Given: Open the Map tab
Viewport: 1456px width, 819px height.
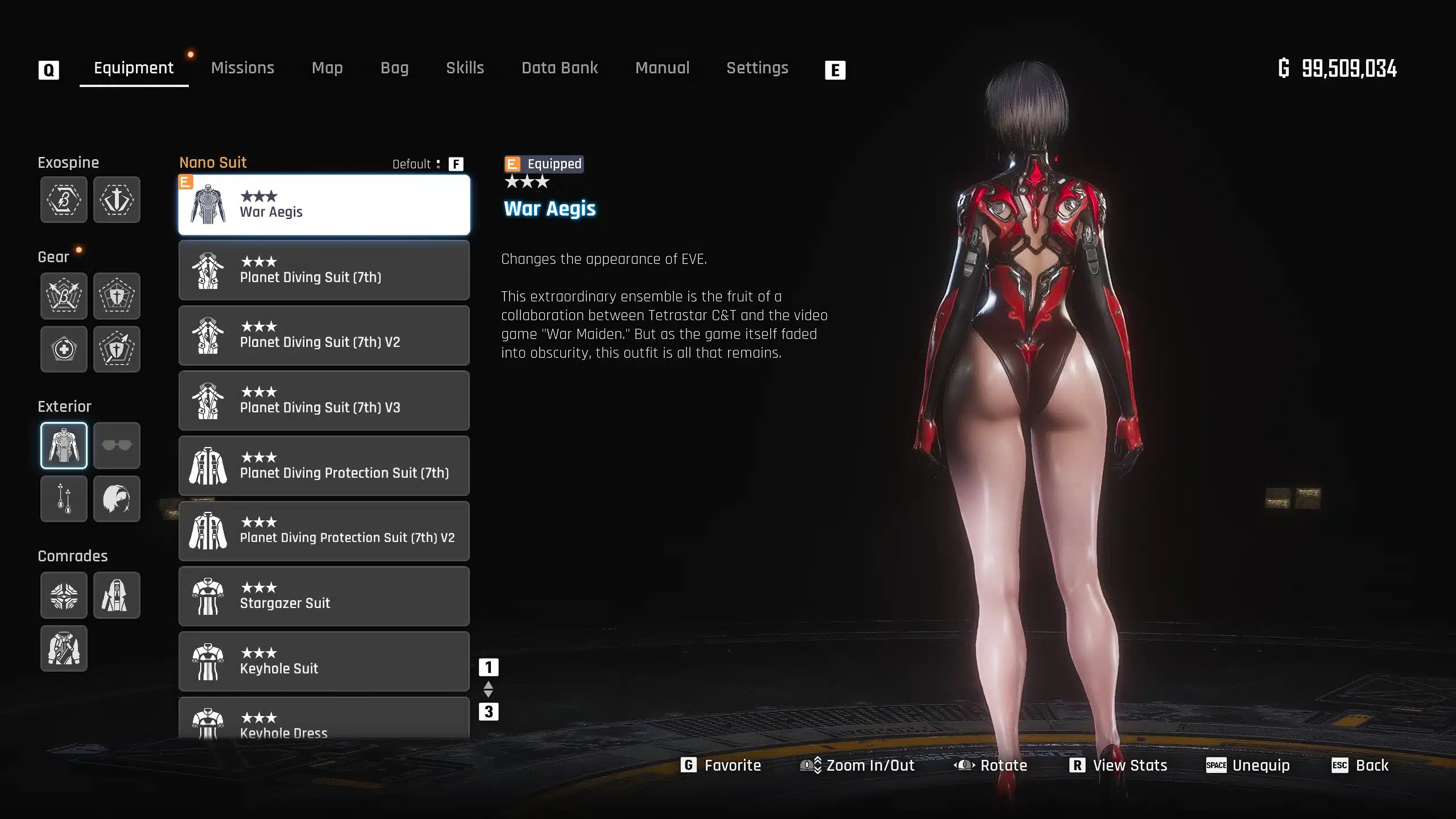Looking at the screenshot, I should click(x=327, y=68).
